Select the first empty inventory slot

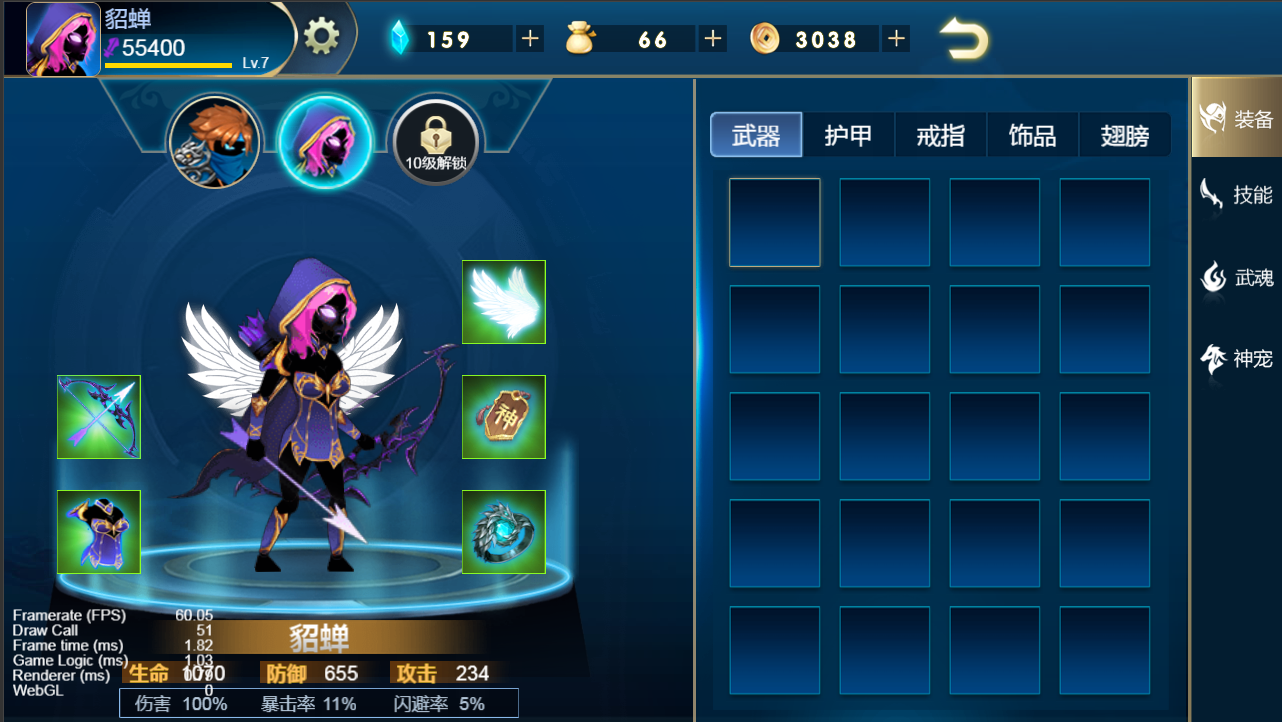pyautogui.click(x=774, y=222)
